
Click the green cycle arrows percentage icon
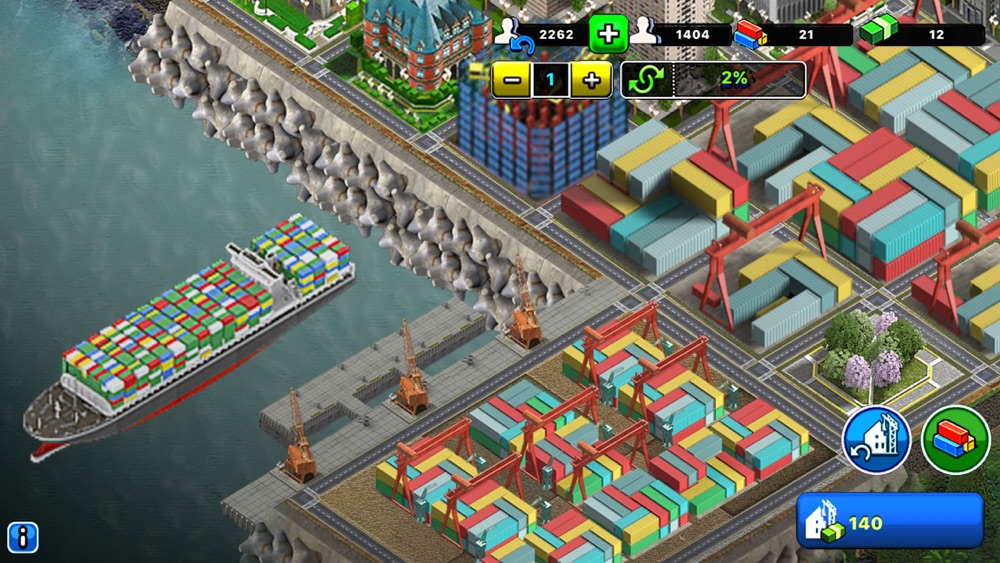(x=647, y=80)
